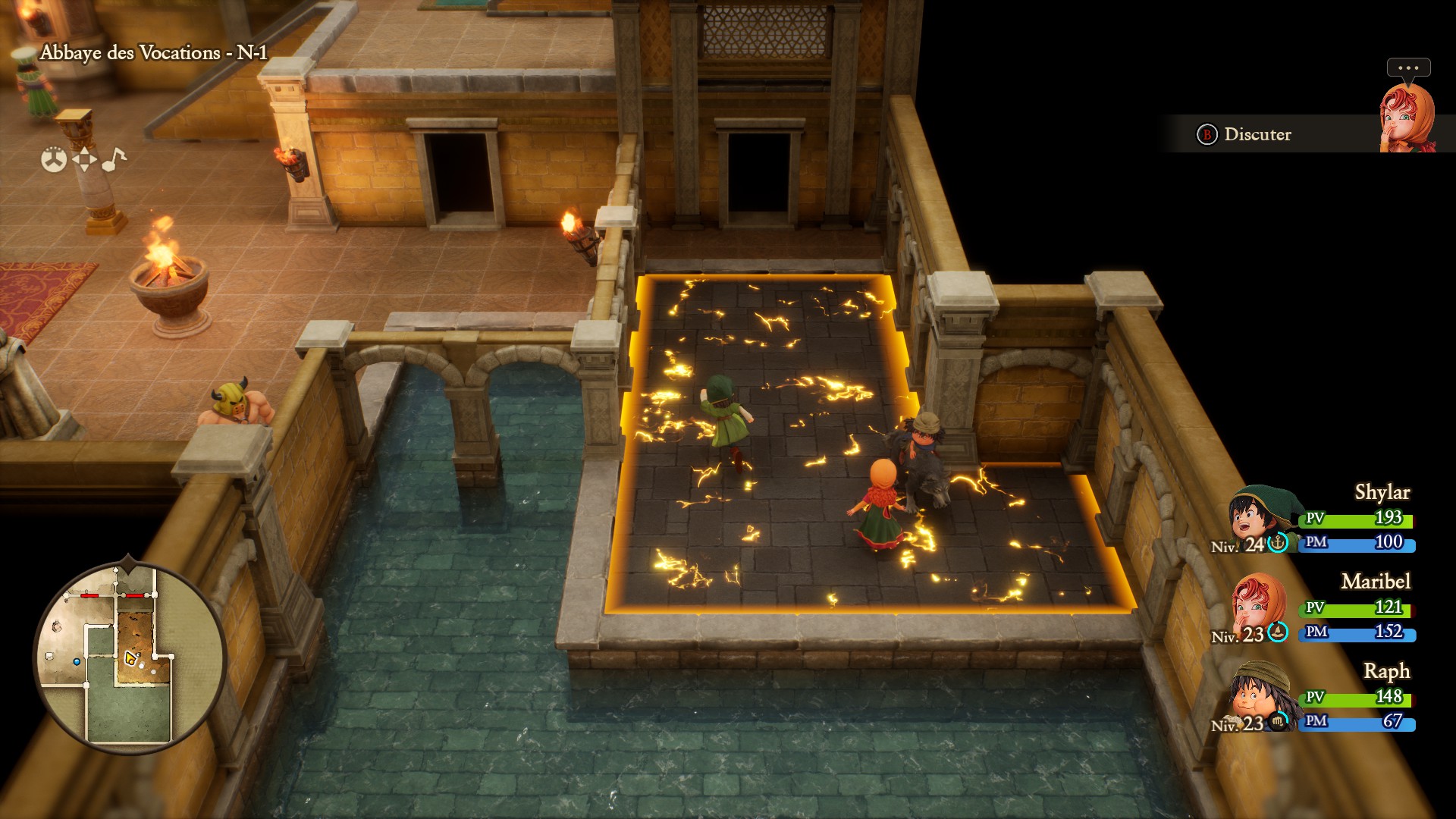
Task: Click the music note icon
Action: coord(114,159)
